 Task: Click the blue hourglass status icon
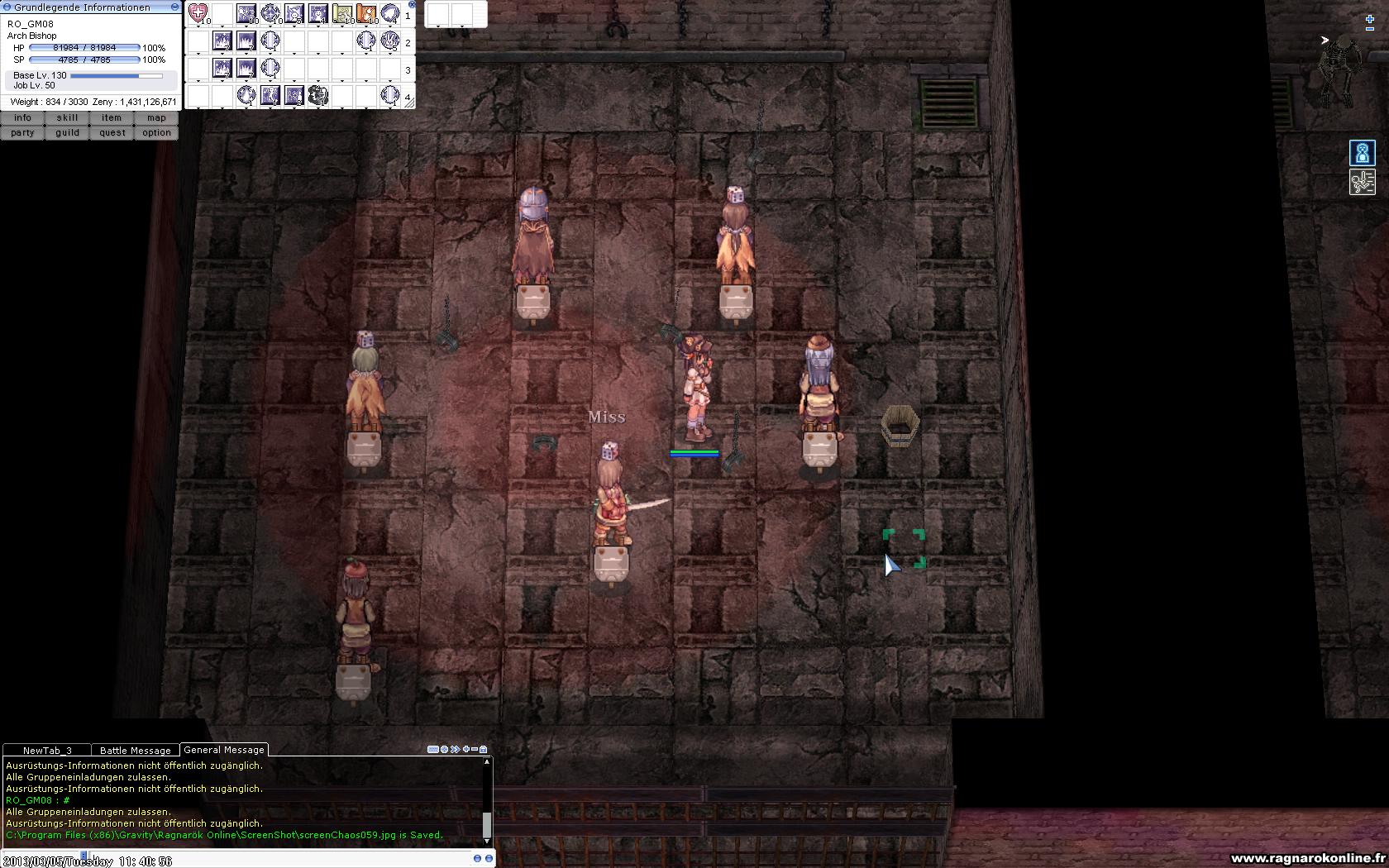tap(1362, 153)
